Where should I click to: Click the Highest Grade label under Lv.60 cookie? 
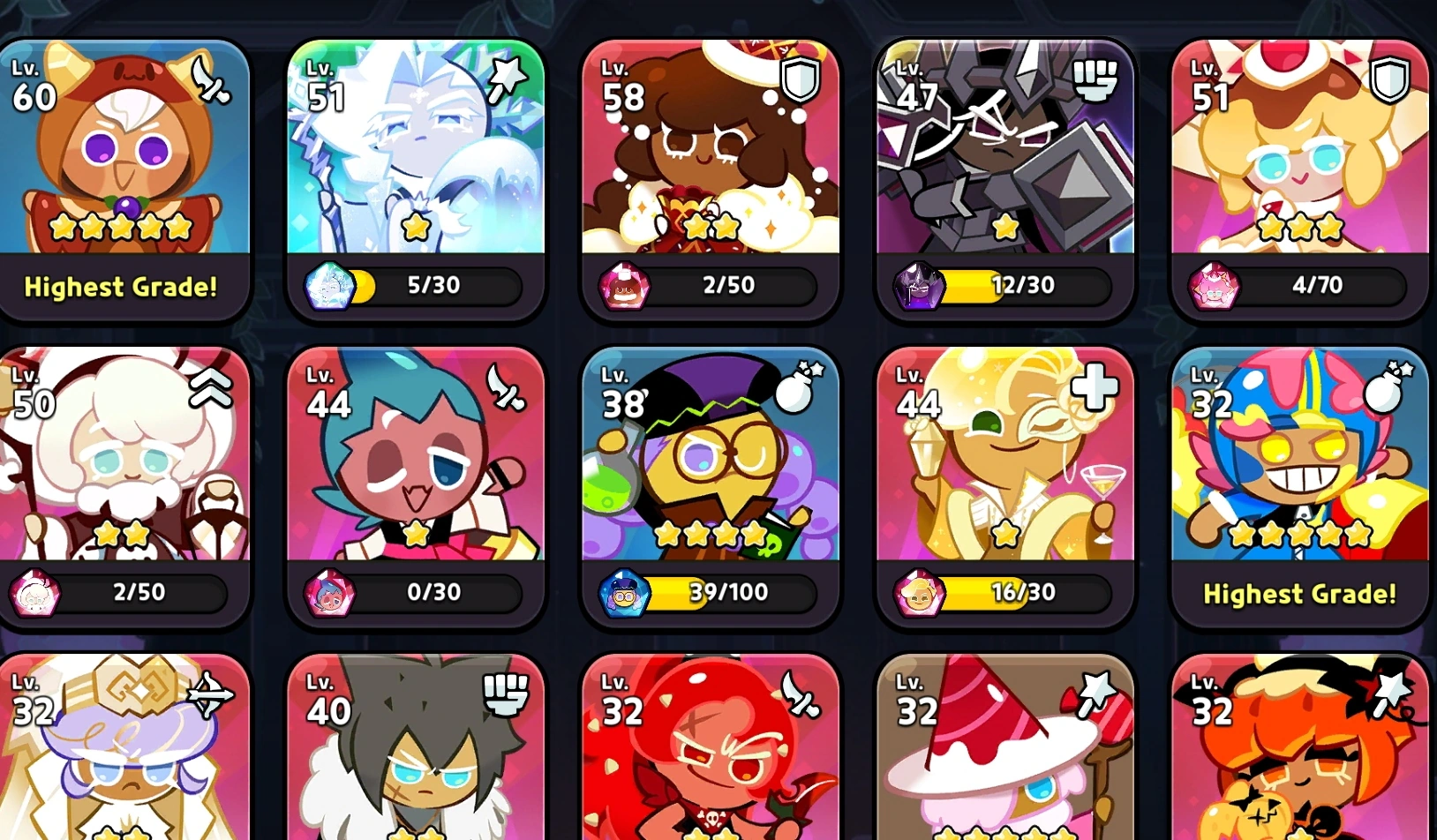(122, 287)
